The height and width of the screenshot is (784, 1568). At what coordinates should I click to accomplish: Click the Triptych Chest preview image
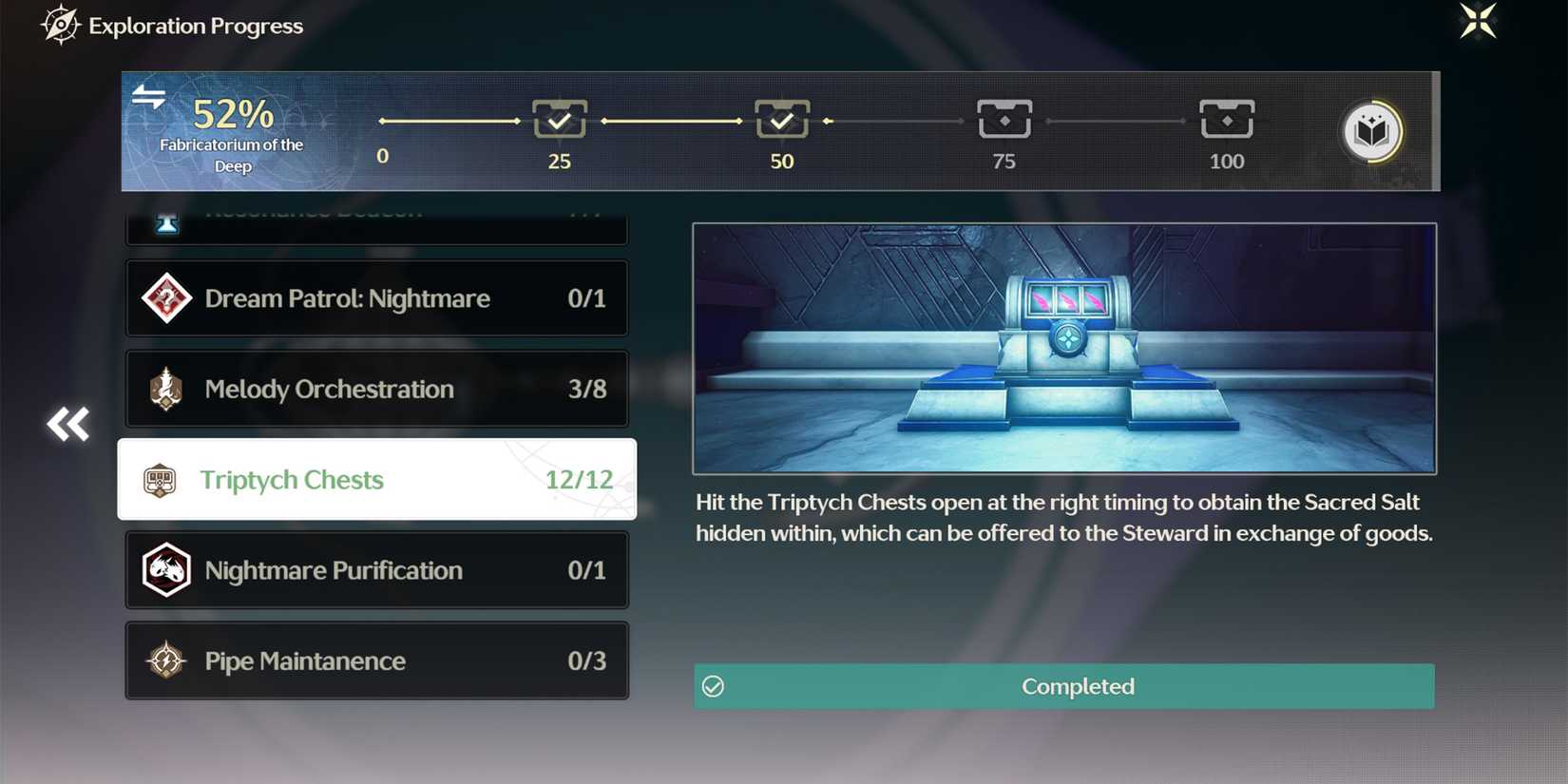click(1064, 349)
